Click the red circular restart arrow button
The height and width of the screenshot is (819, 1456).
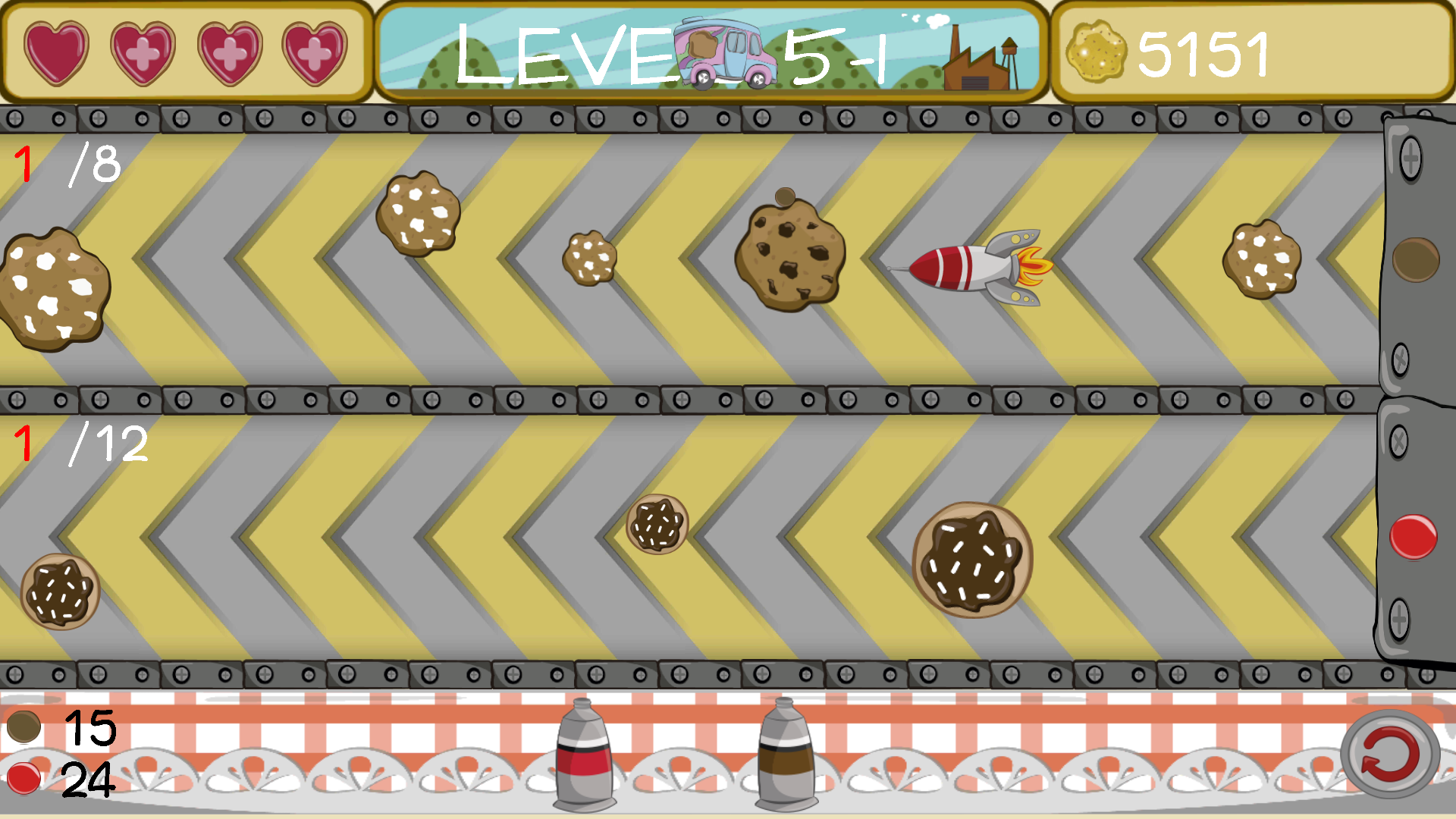[x=1389, y=755]
